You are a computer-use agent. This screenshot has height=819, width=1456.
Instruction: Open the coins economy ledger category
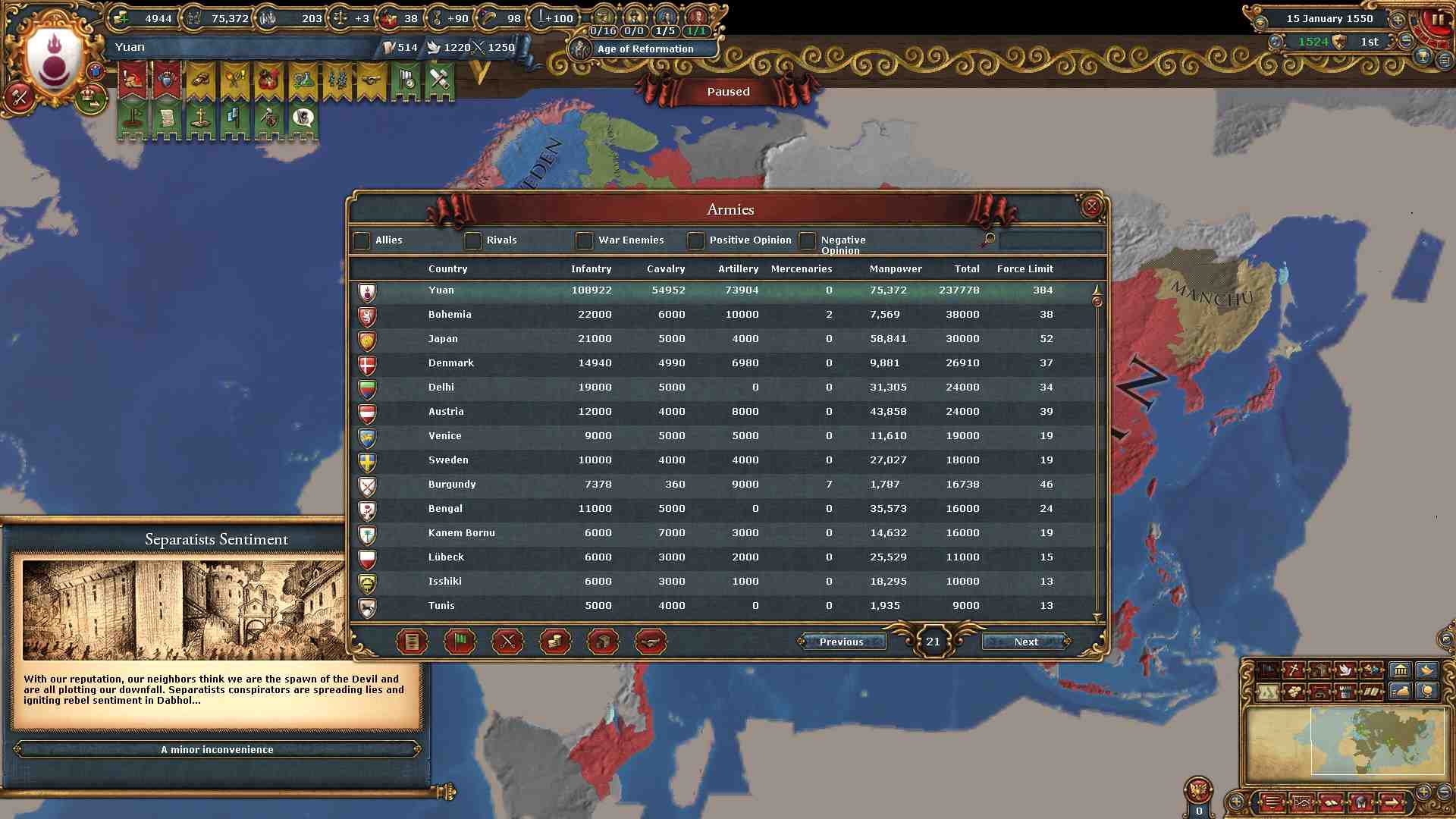pos(554,642)
